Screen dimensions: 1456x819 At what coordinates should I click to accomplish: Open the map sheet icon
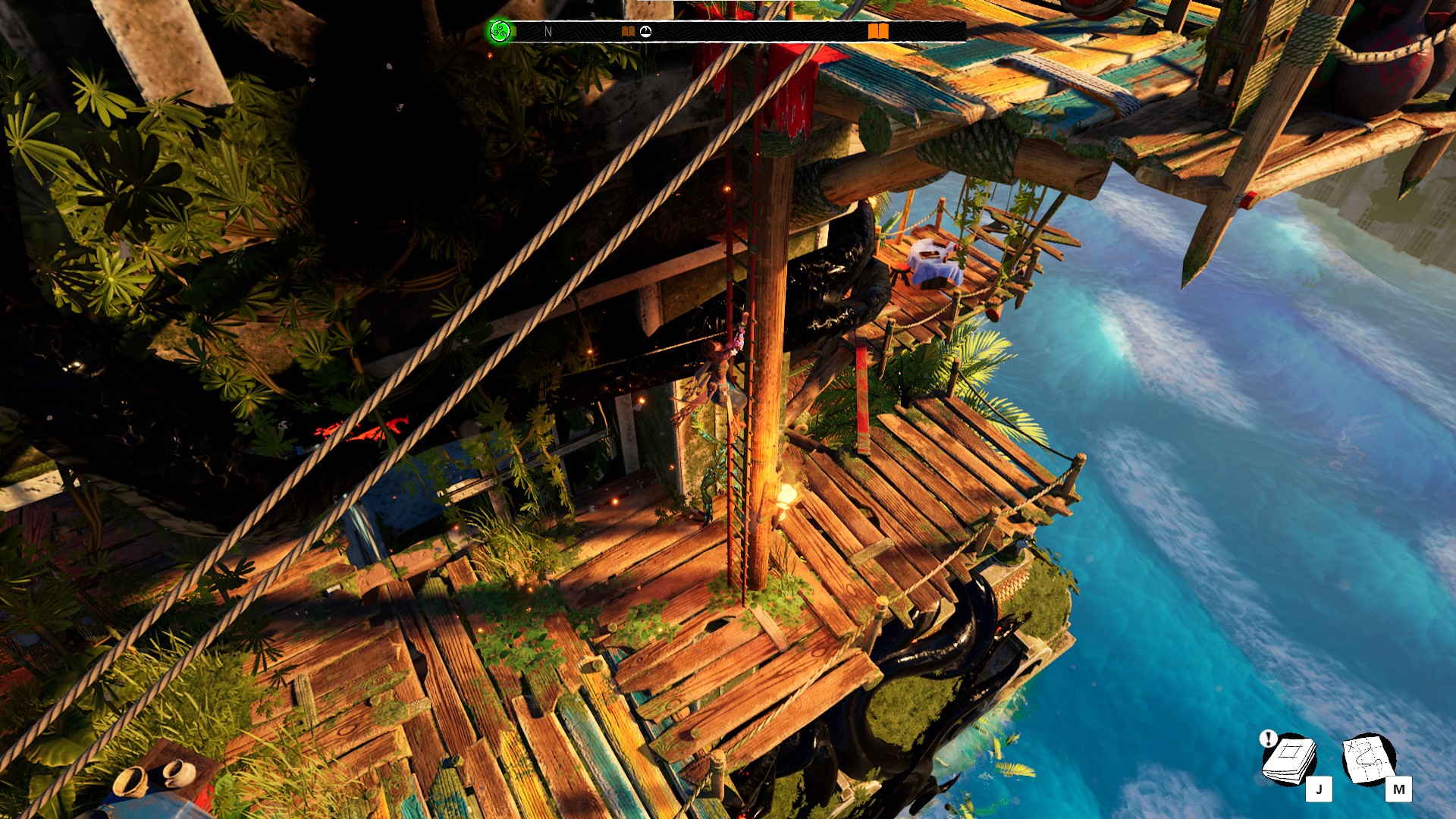1369,759
